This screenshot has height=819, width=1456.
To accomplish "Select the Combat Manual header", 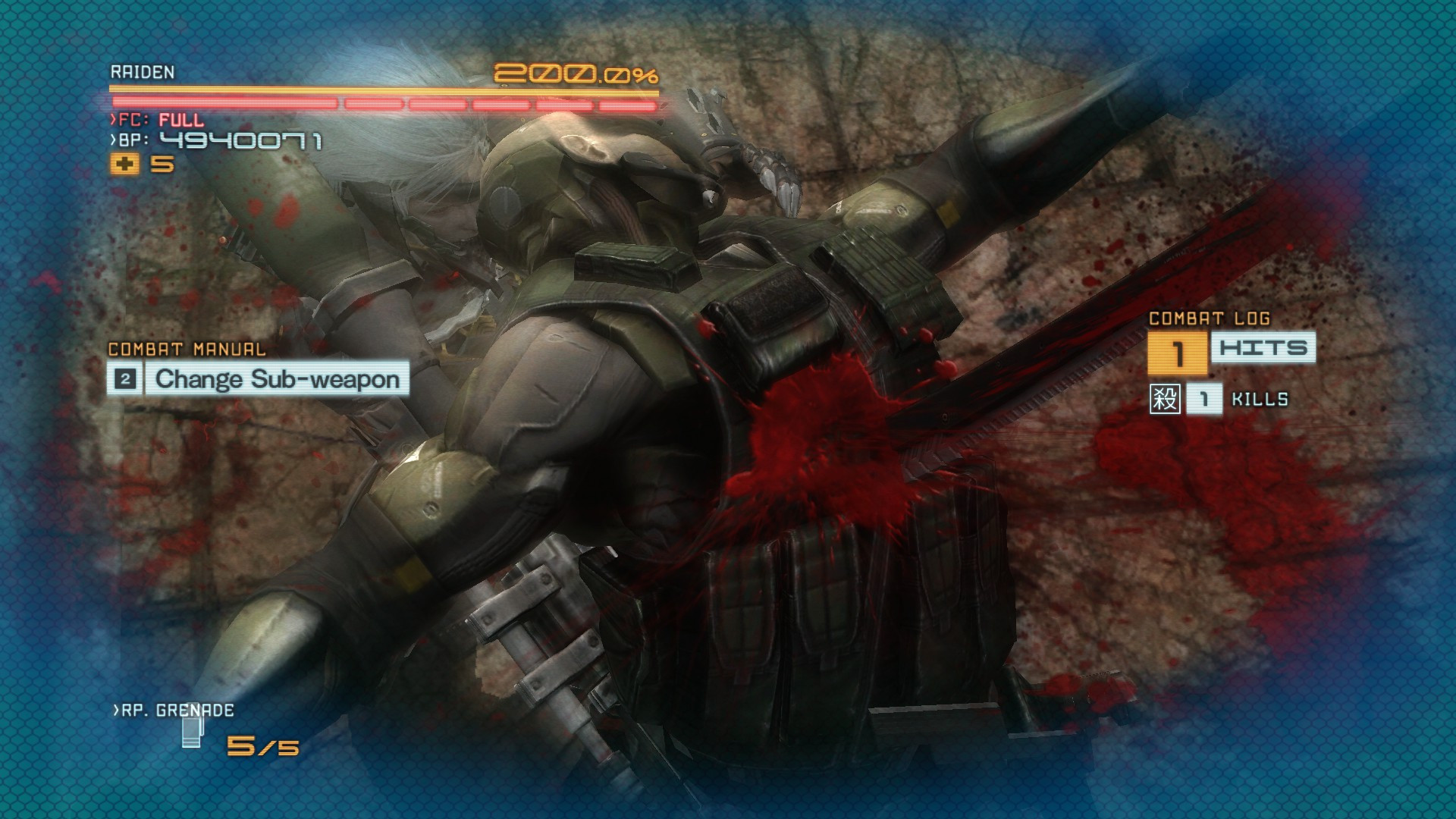I will tap(186, 350).
